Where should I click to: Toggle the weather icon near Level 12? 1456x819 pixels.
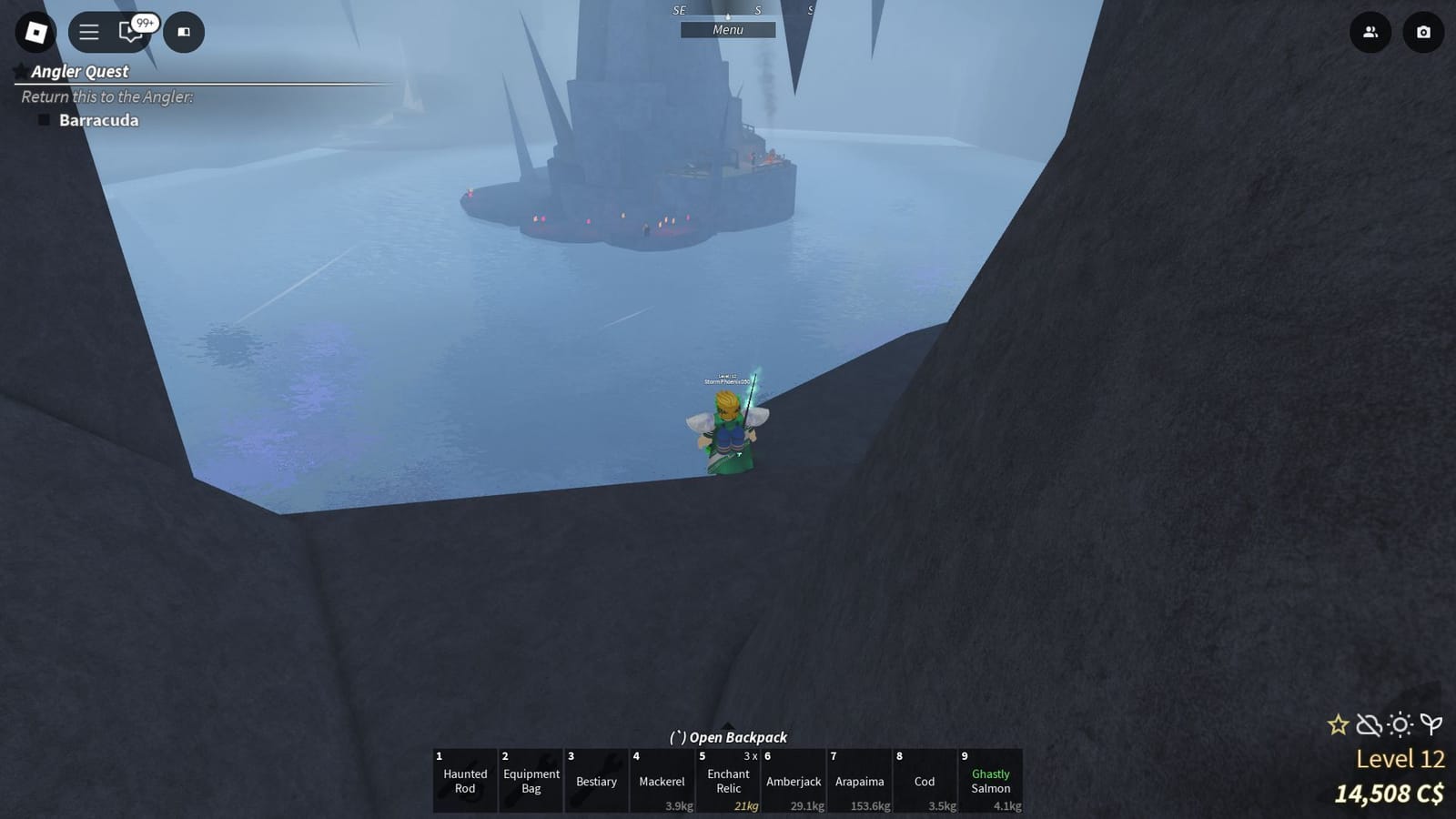[x=1368, y=724]
